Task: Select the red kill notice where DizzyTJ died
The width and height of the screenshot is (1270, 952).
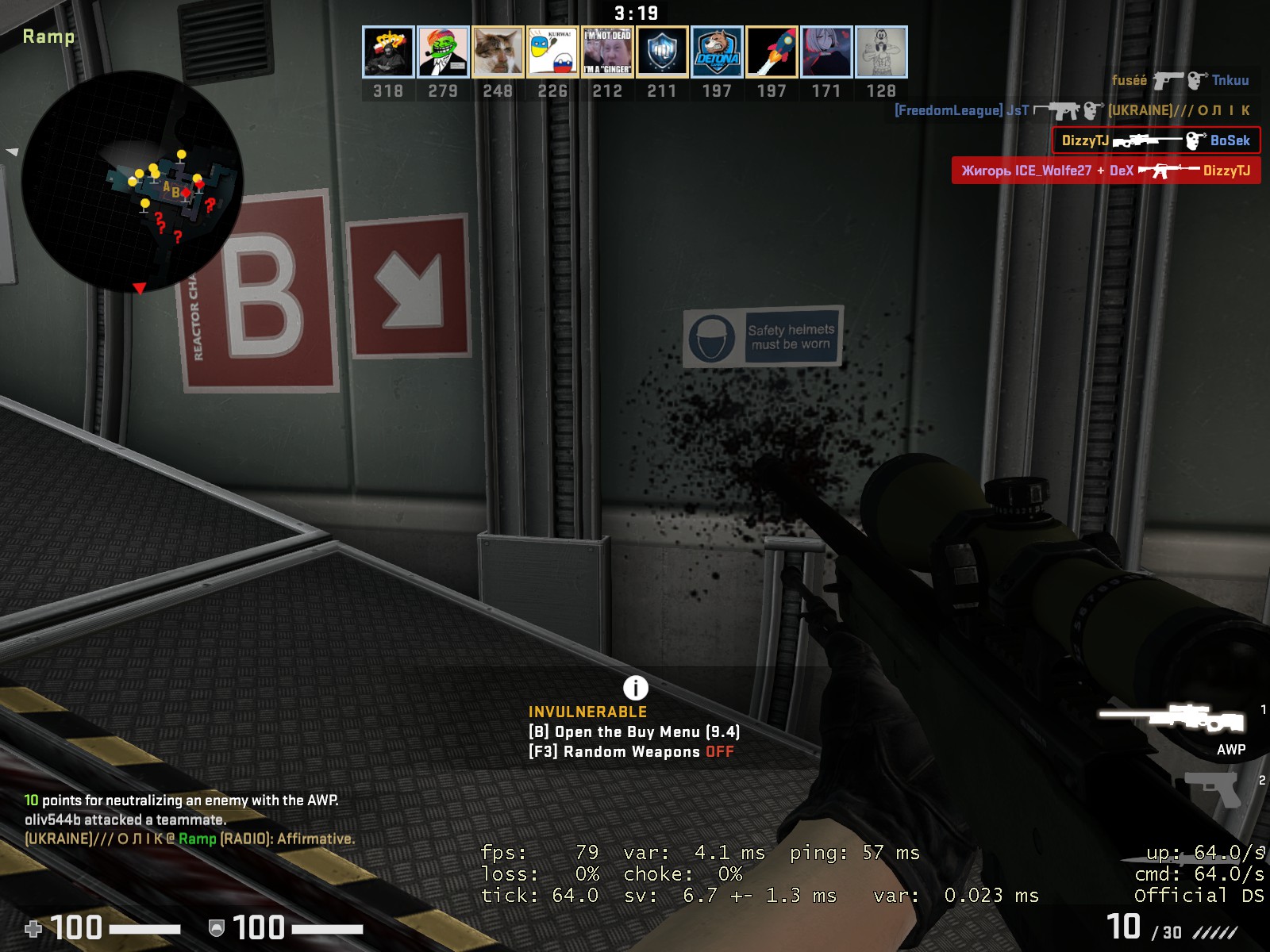Action: (1106, 171)
